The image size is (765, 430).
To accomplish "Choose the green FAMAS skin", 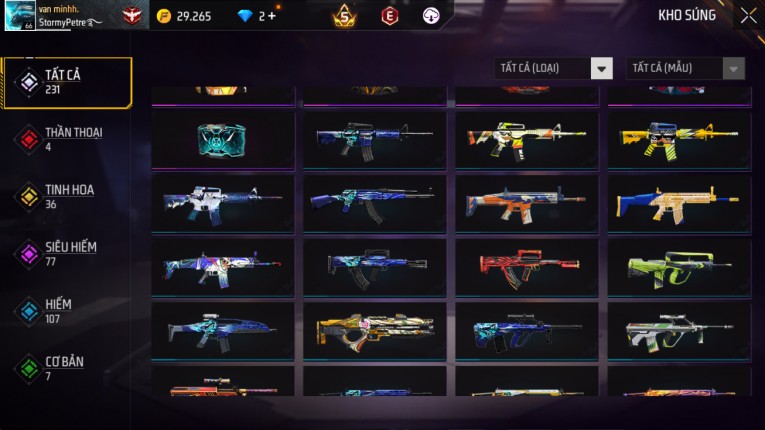I will pyautogui.click(x=678, y=265).
